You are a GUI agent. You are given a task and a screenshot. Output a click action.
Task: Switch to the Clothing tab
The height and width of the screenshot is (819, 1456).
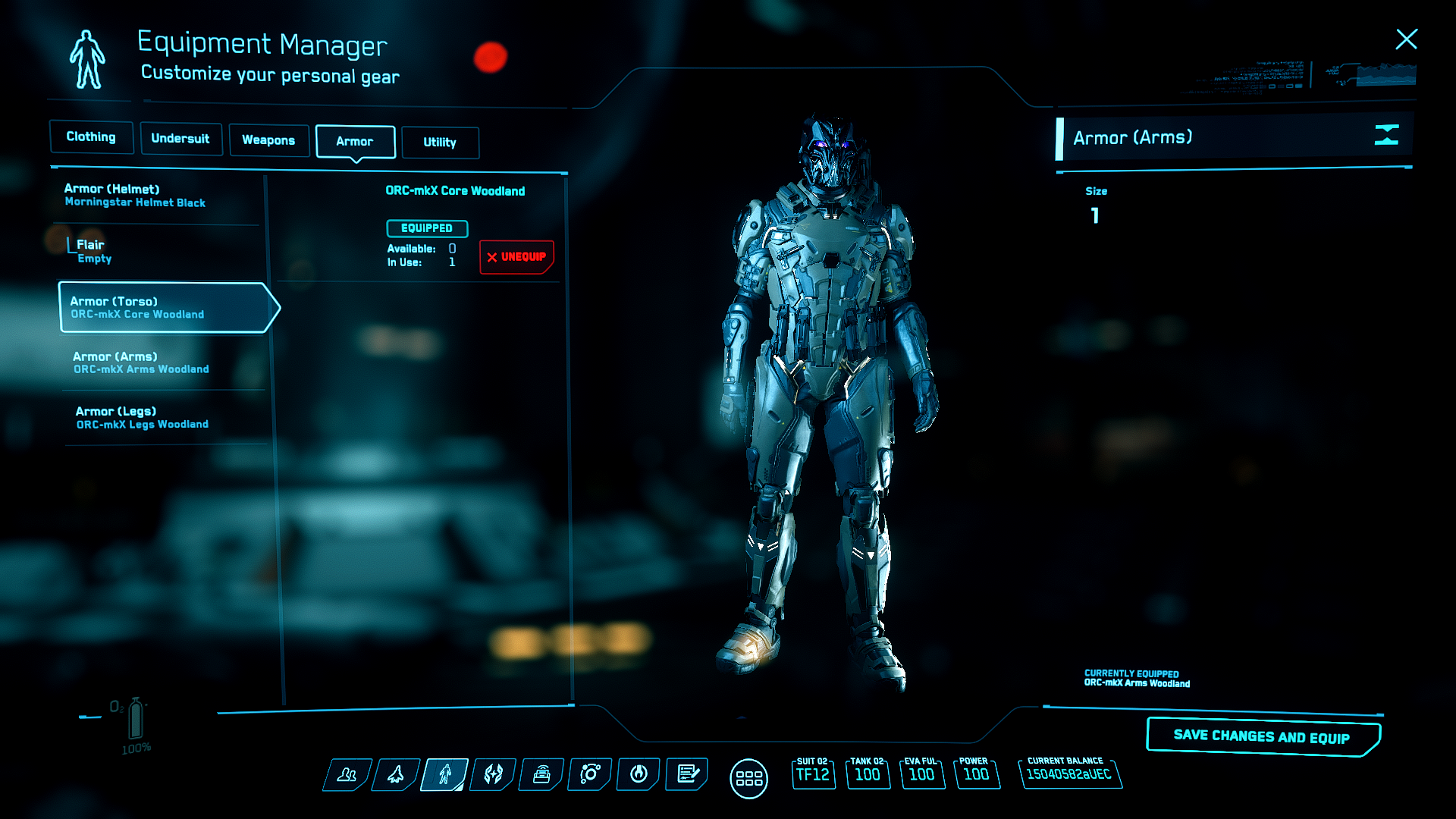[91, 137]
